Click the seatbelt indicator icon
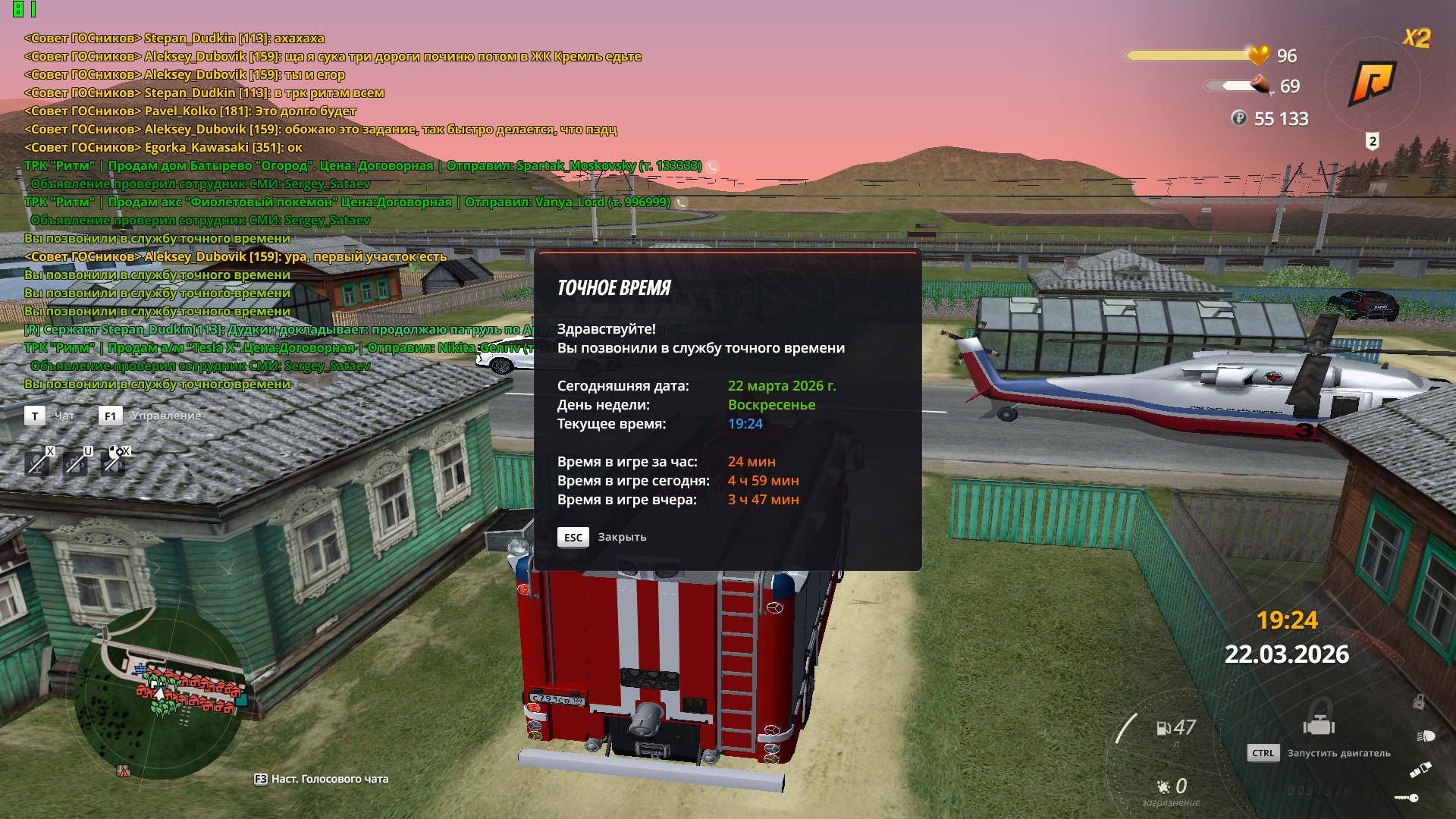 click(1420, 770)
